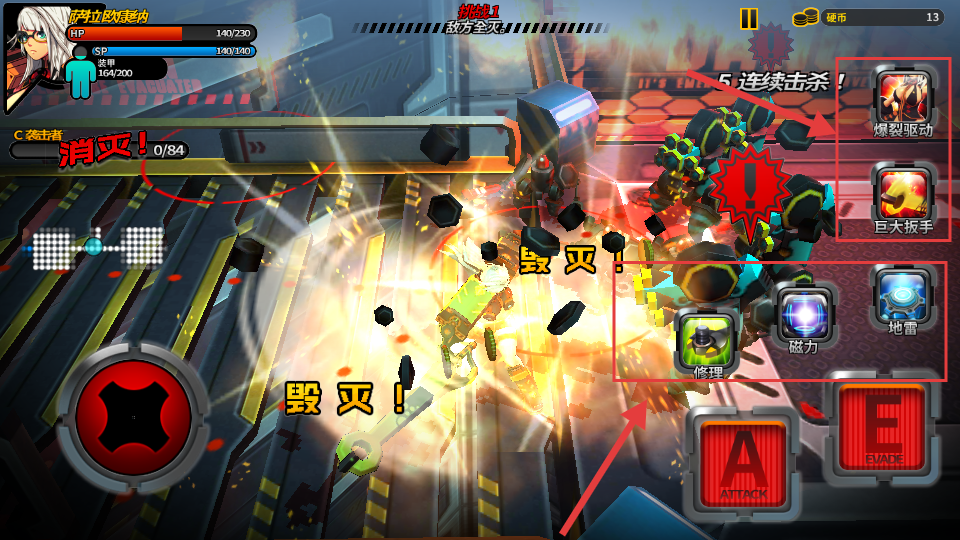
Task: Tap the red ATTACK button
Action: coord(744,461)
